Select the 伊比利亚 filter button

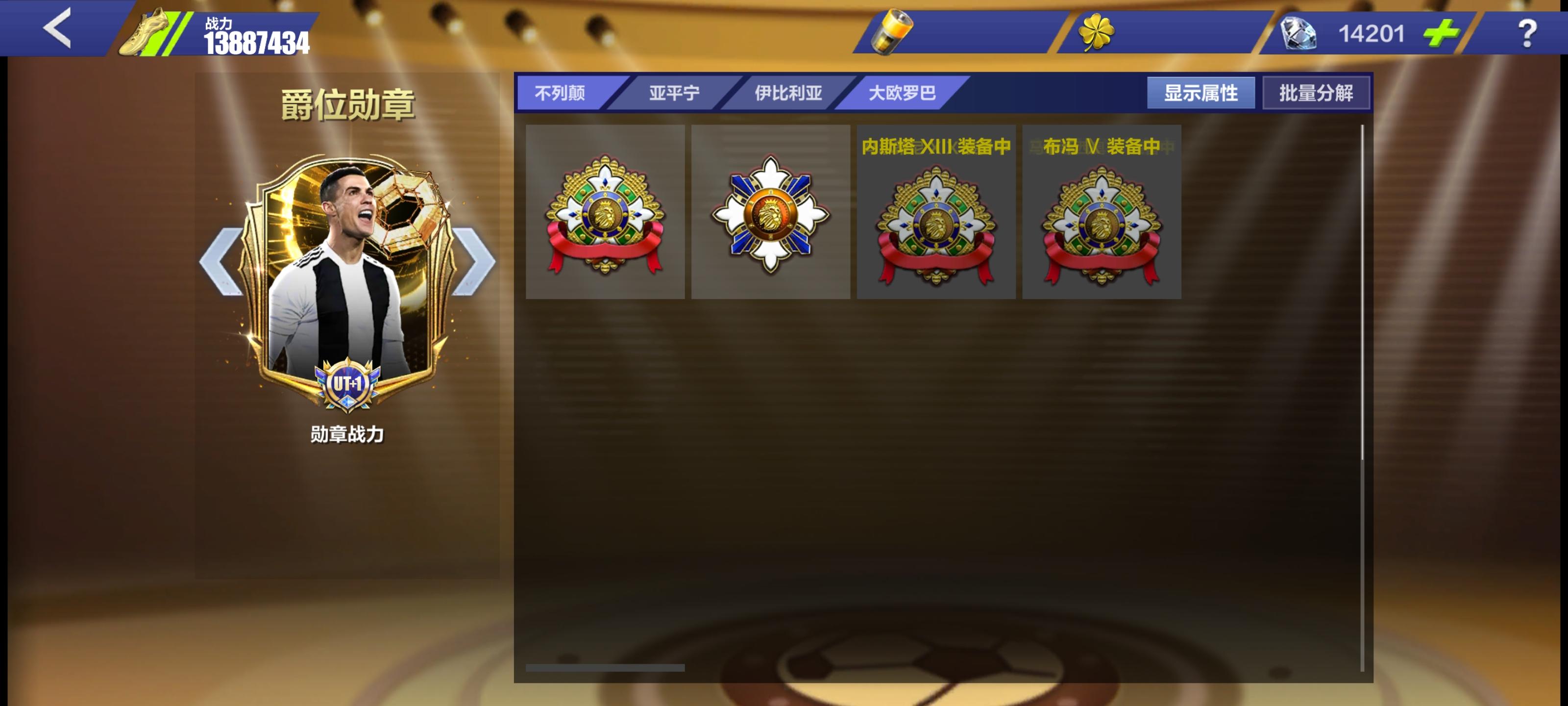790,93
